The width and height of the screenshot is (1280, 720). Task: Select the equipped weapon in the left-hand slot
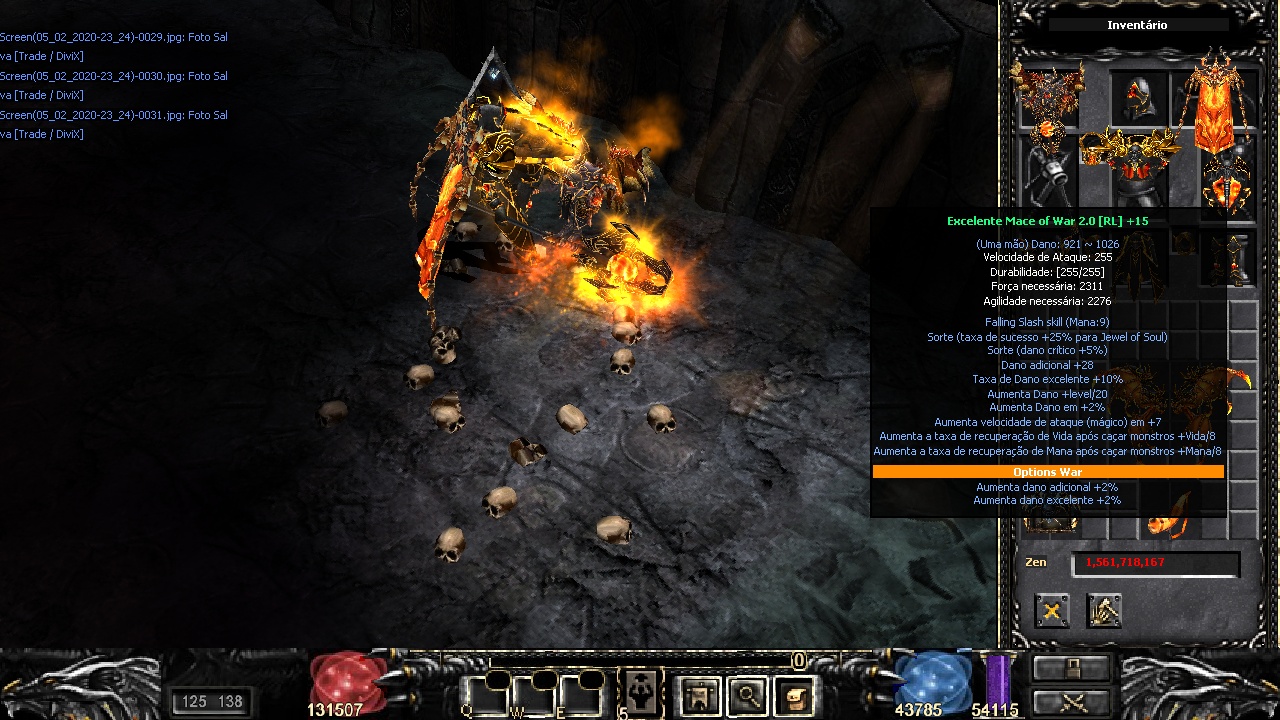tap(1046, 178)
